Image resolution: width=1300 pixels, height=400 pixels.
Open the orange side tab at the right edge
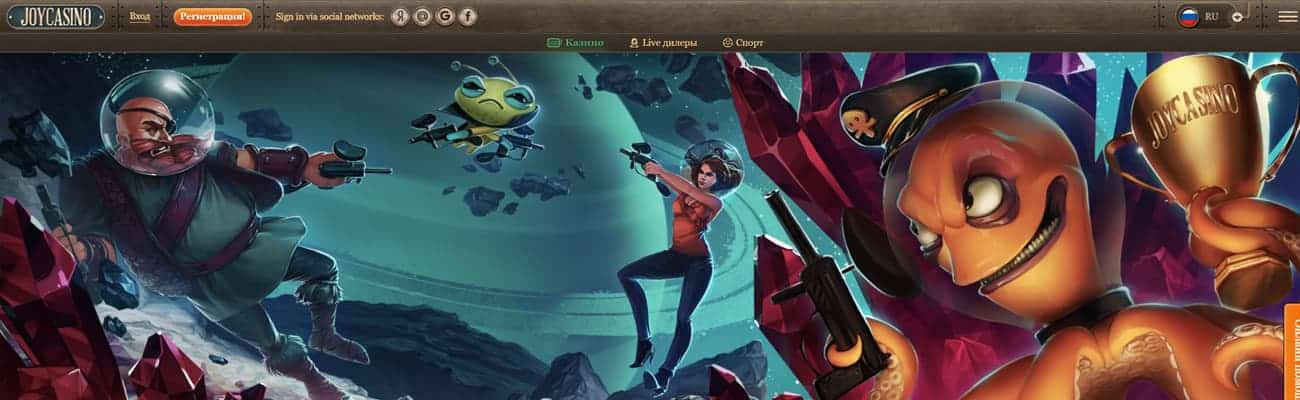click(x=1291, y=350)
